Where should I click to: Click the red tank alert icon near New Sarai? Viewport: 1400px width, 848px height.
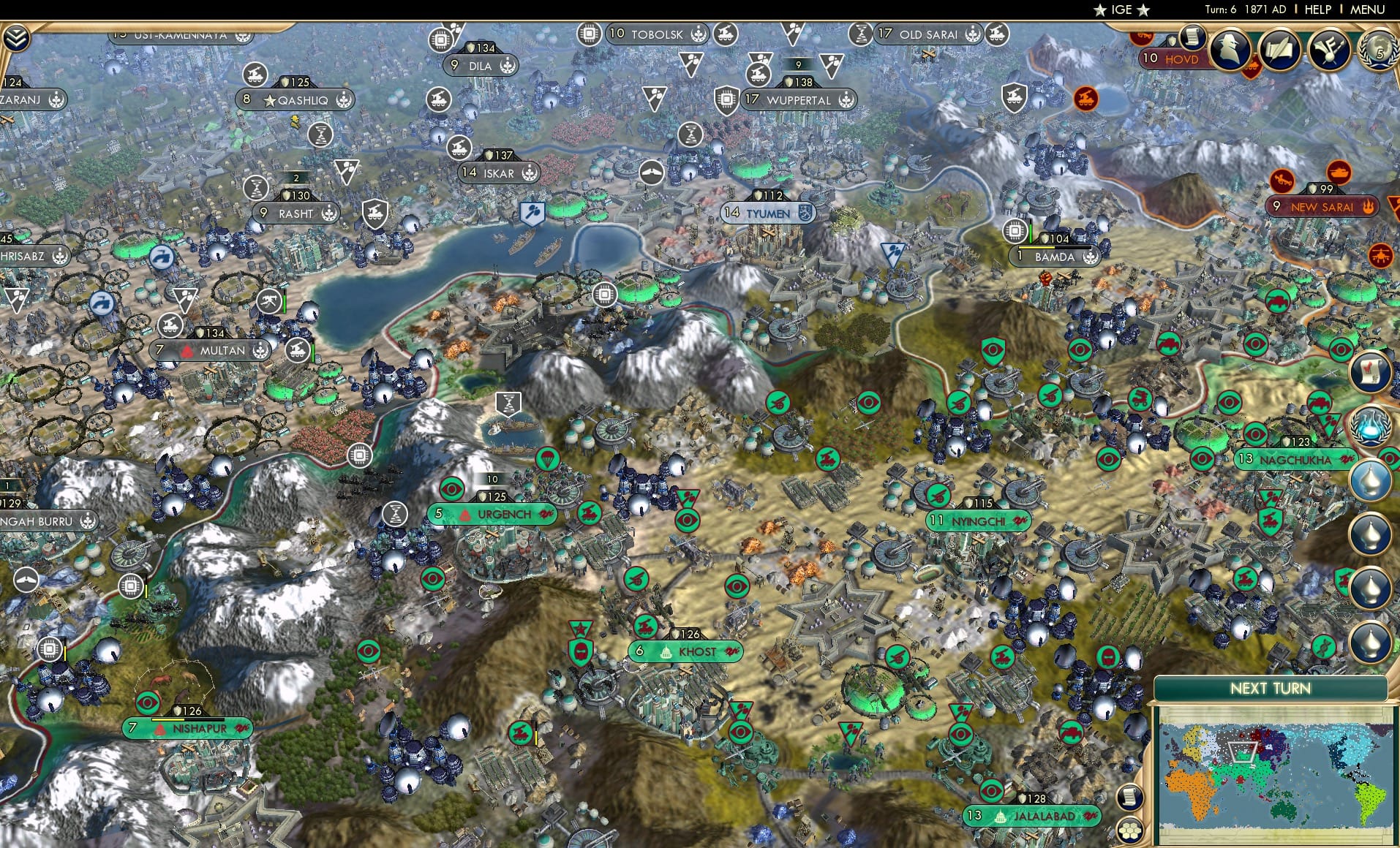1340,173
